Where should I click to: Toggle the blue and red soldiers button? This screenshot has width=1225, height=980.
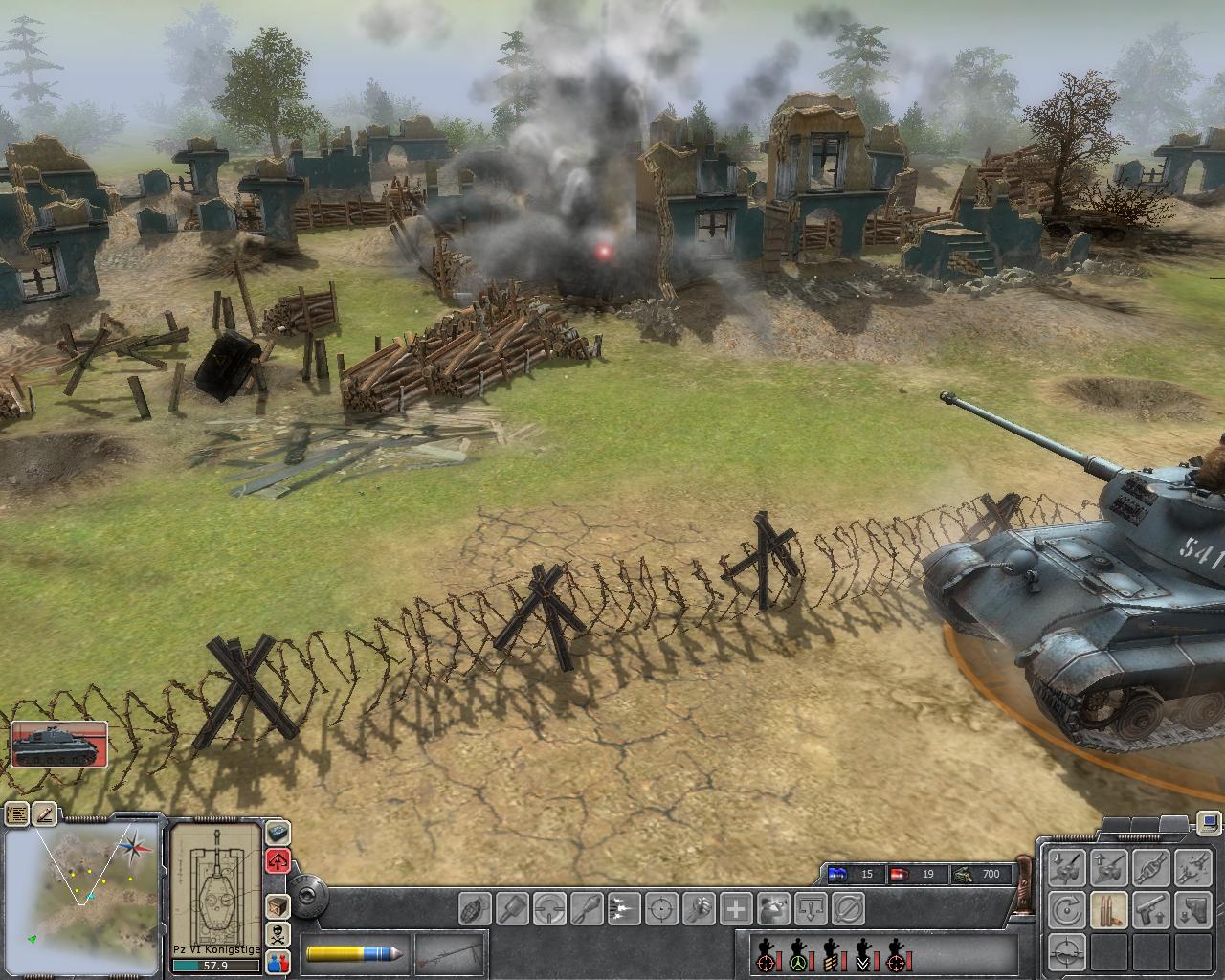pyautogui.click(x=278, y=961)
